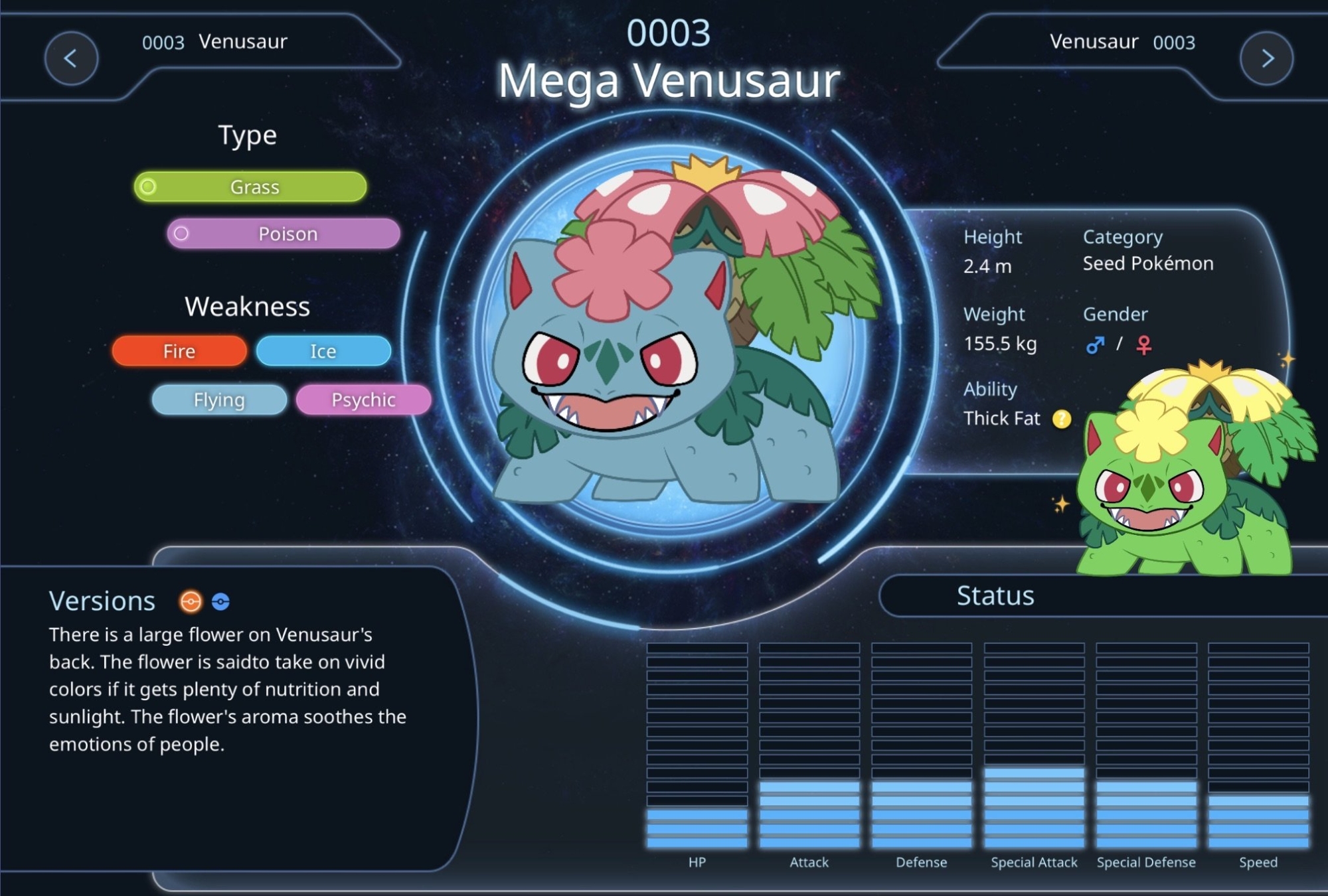Click the Flying weakness badge

point(219,400)
